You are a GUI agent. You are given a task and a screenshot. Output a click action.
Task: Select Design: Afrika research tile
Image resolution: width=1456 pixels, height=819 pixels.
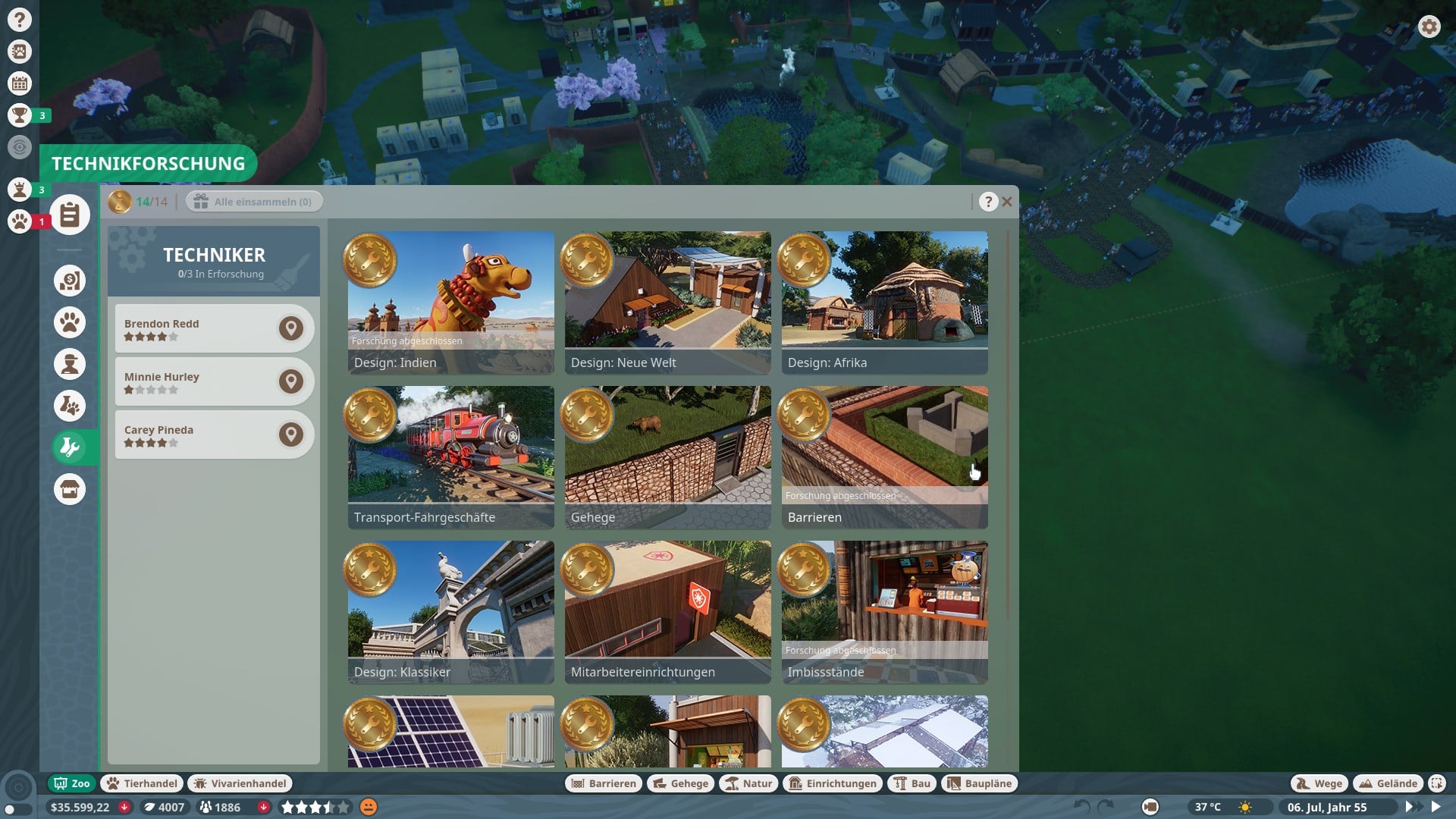pyautogui.click(x=884, y=302)
